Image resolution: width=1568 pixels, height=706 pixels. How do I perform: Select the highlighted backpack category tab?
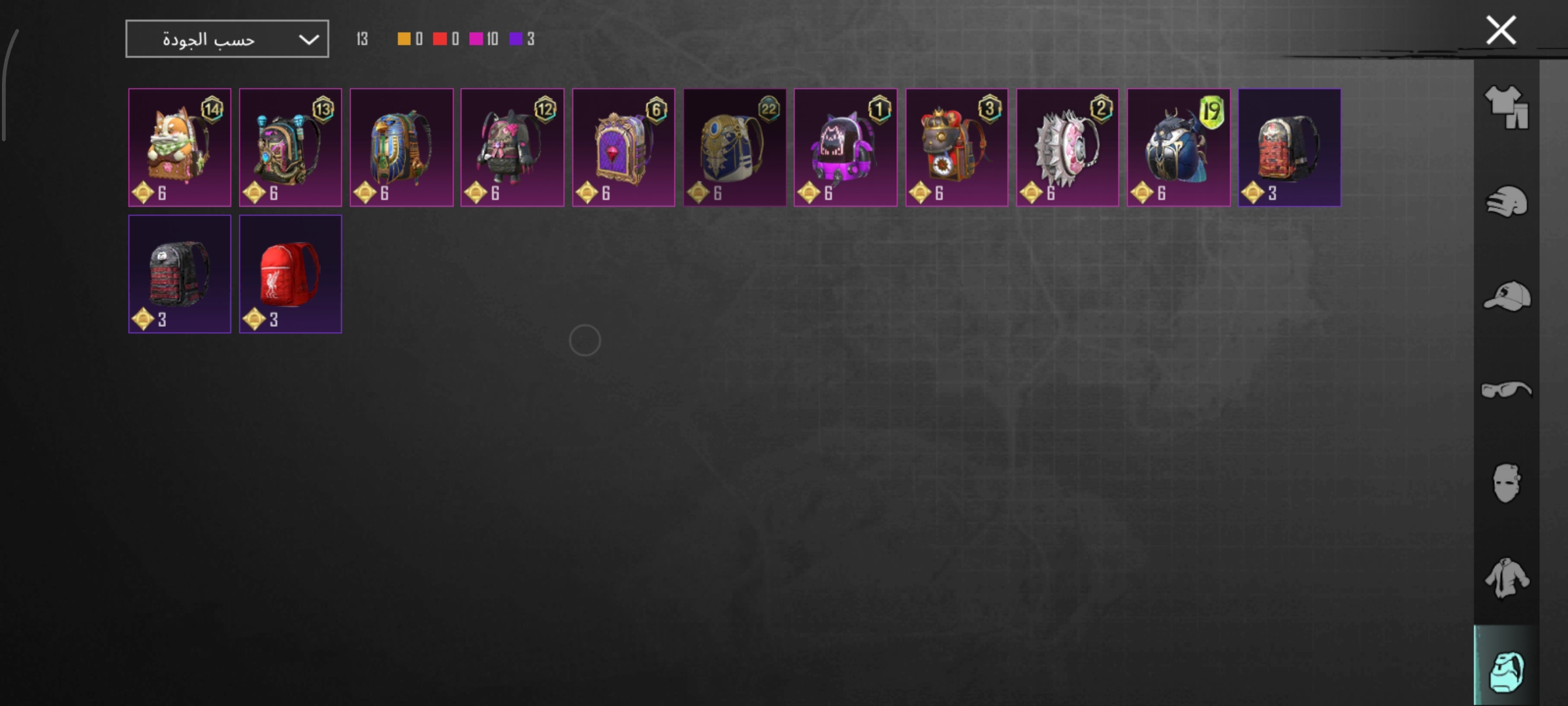pyautogui.click(x=1506, y=671)
